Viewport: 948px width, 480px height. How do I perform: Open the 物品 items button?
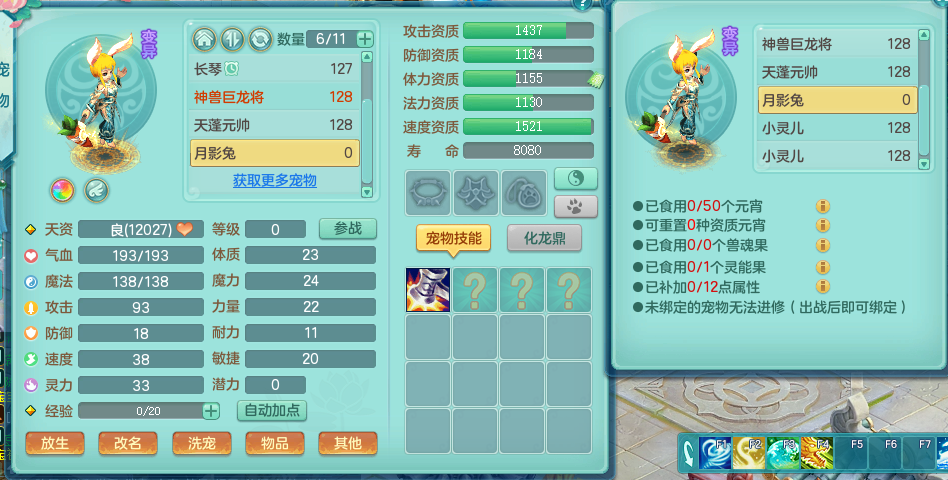point(274,443)
